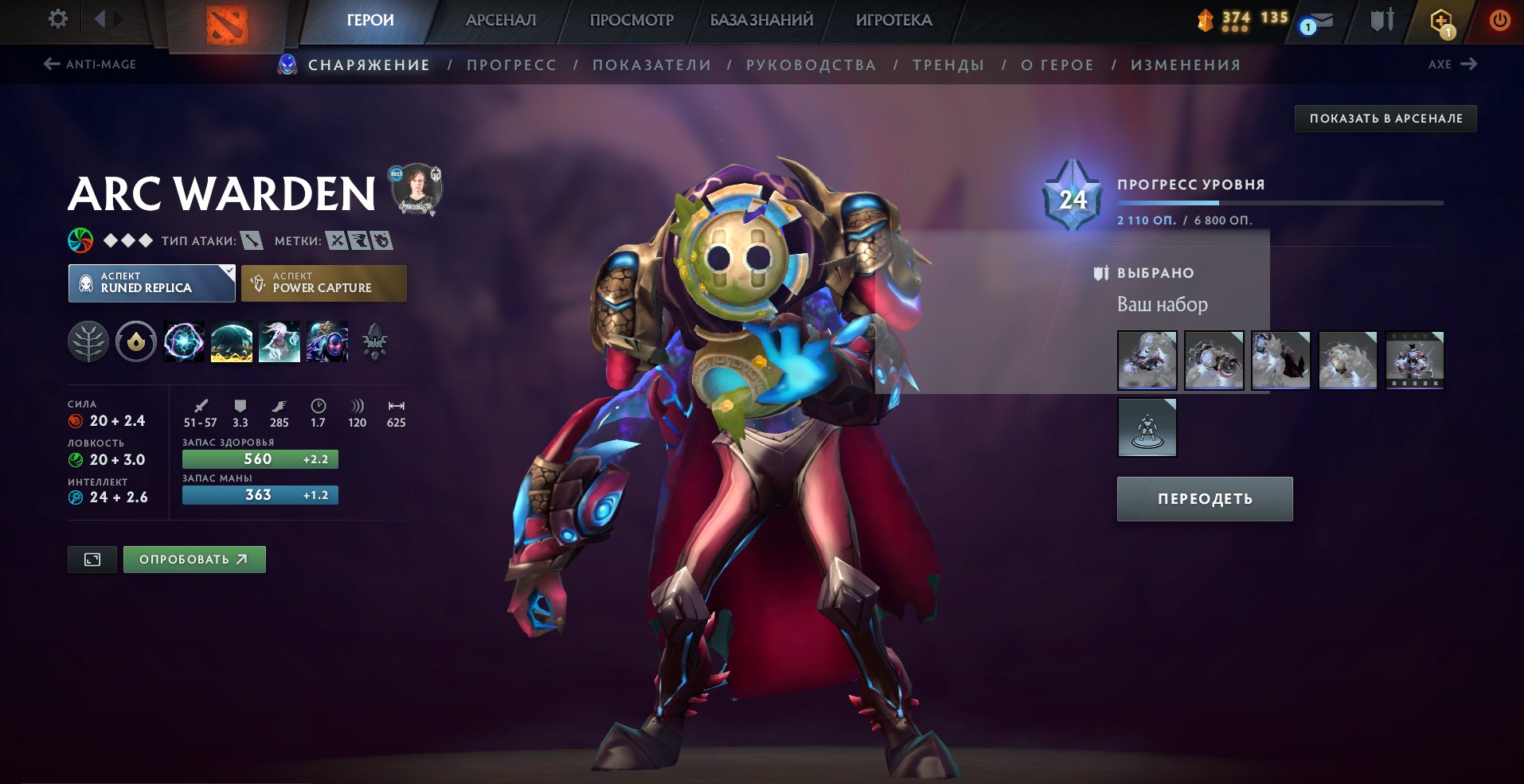
Task: Select the Magnetic Field ability icon
Action: pyautogui.click(x=232, y=342)
